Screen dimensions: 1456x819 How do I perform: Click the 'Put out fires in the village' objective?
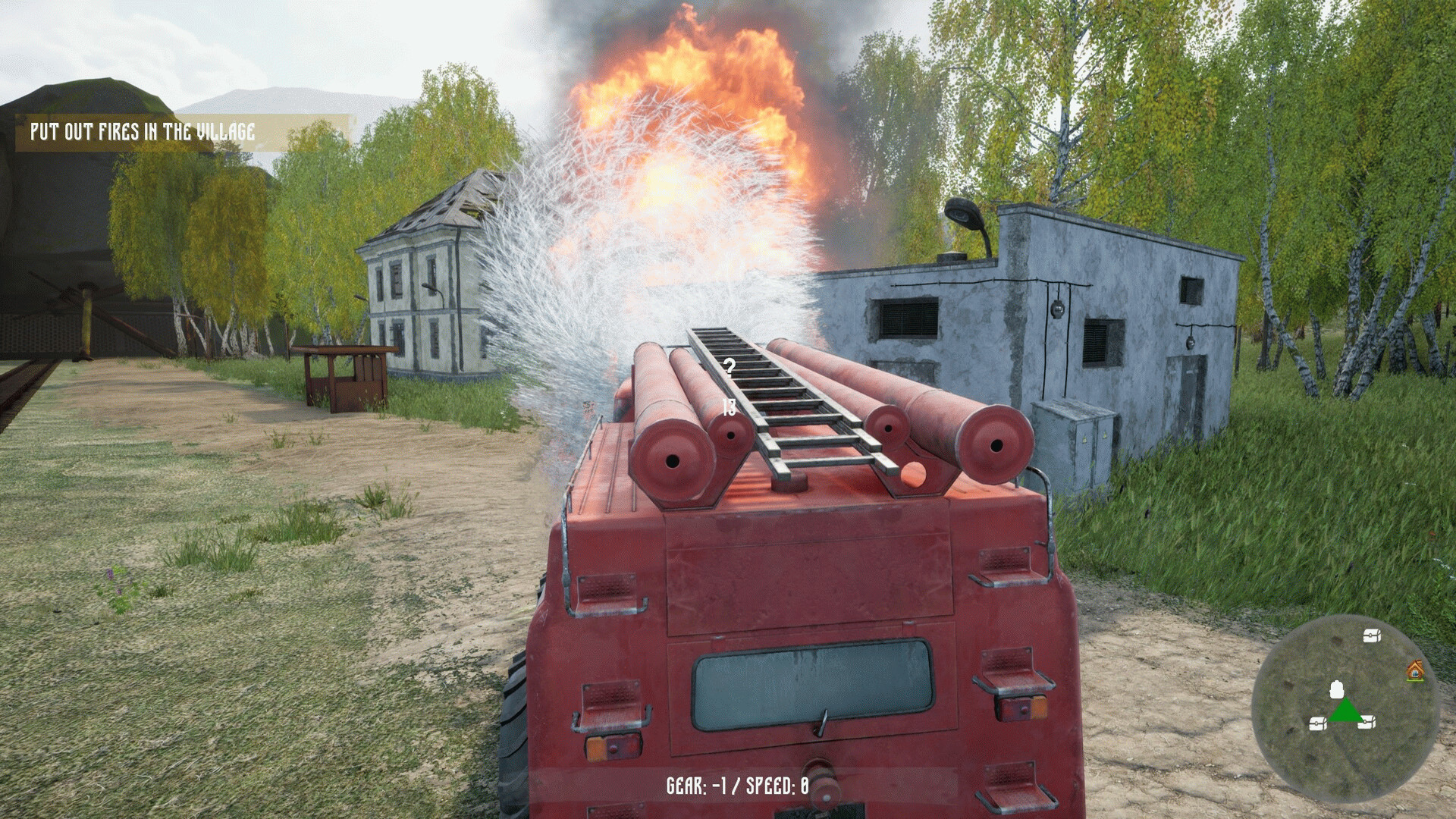coord(143,132)
